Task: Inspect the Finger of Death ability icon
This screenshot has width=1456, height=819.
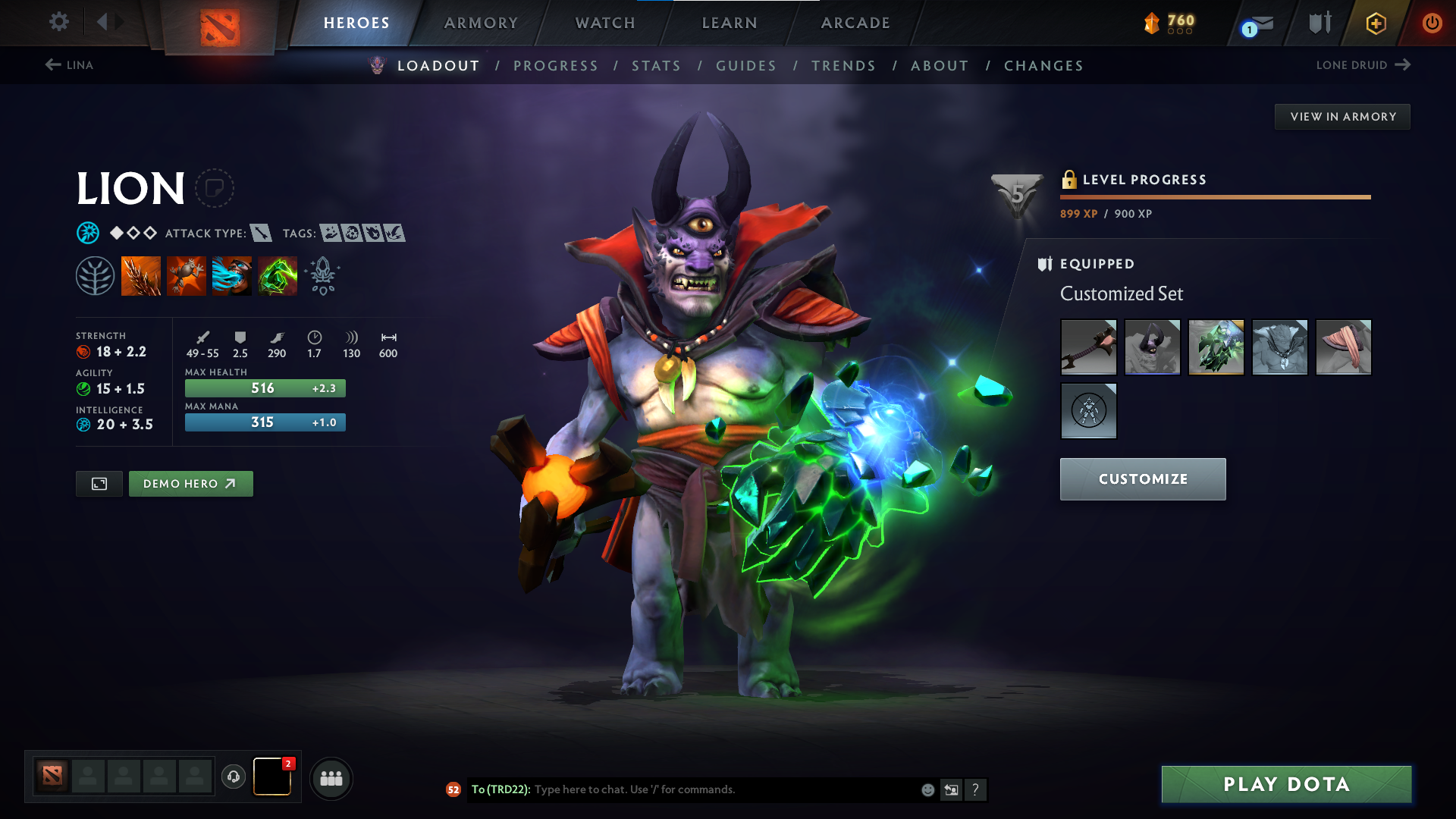Action: (x=278, y=275)
